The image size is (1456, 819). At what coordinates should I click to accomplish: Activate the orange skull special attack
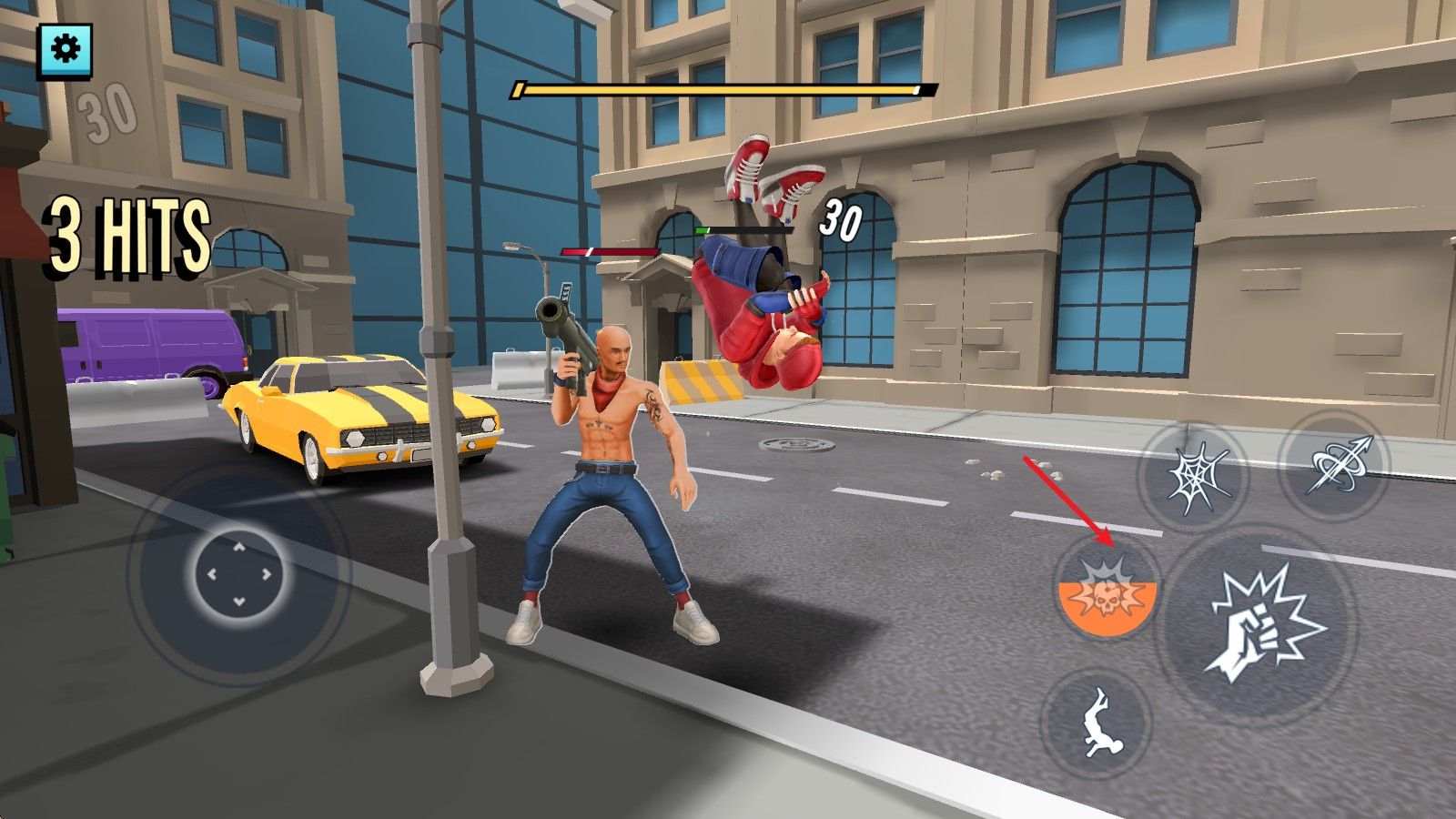pos(1106,588)
